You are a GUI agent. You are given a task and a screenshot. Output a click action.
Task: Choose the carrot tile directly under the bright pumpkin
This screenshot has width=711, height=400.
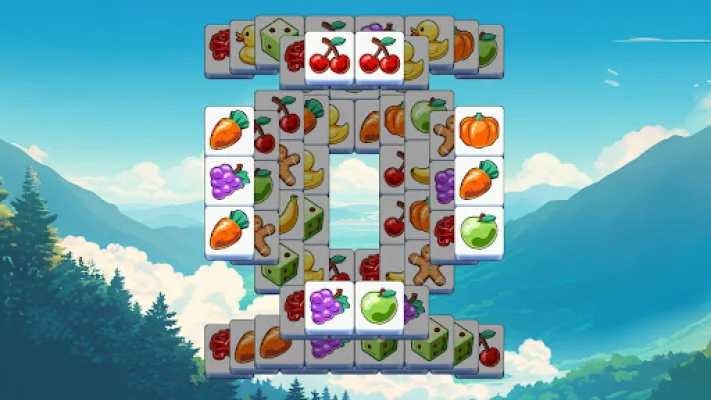point(478,181)
